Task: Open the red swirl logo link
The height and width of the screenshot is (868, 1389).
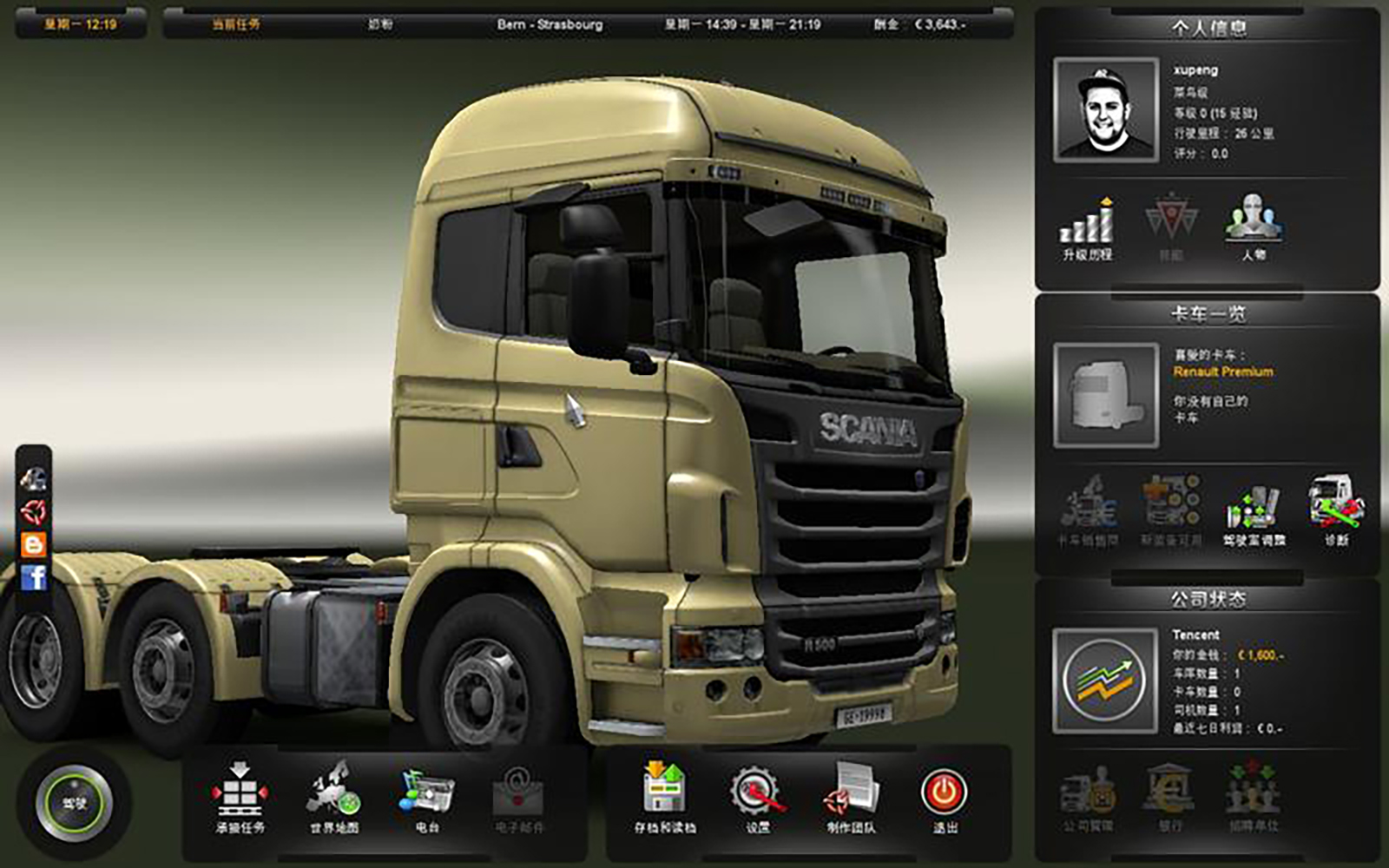Action: coord(34,511)
